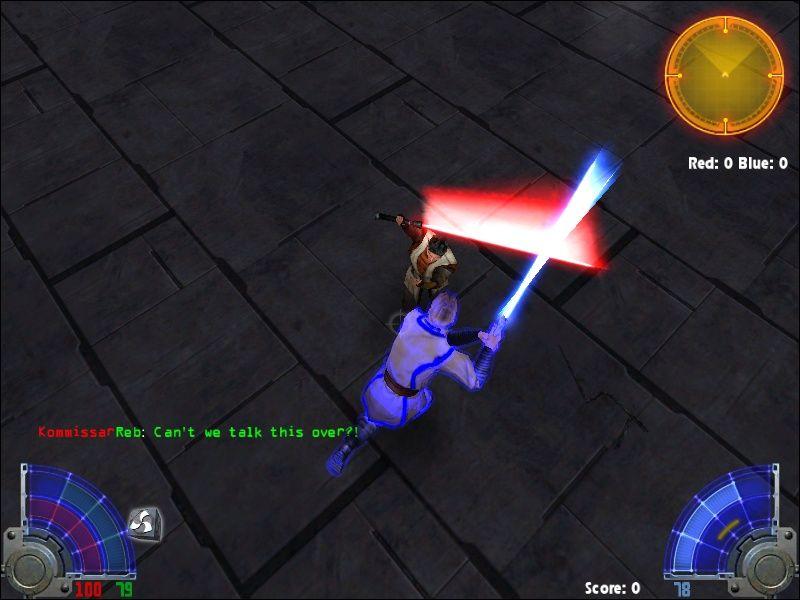Click KommissarReb's chat message

198,433
